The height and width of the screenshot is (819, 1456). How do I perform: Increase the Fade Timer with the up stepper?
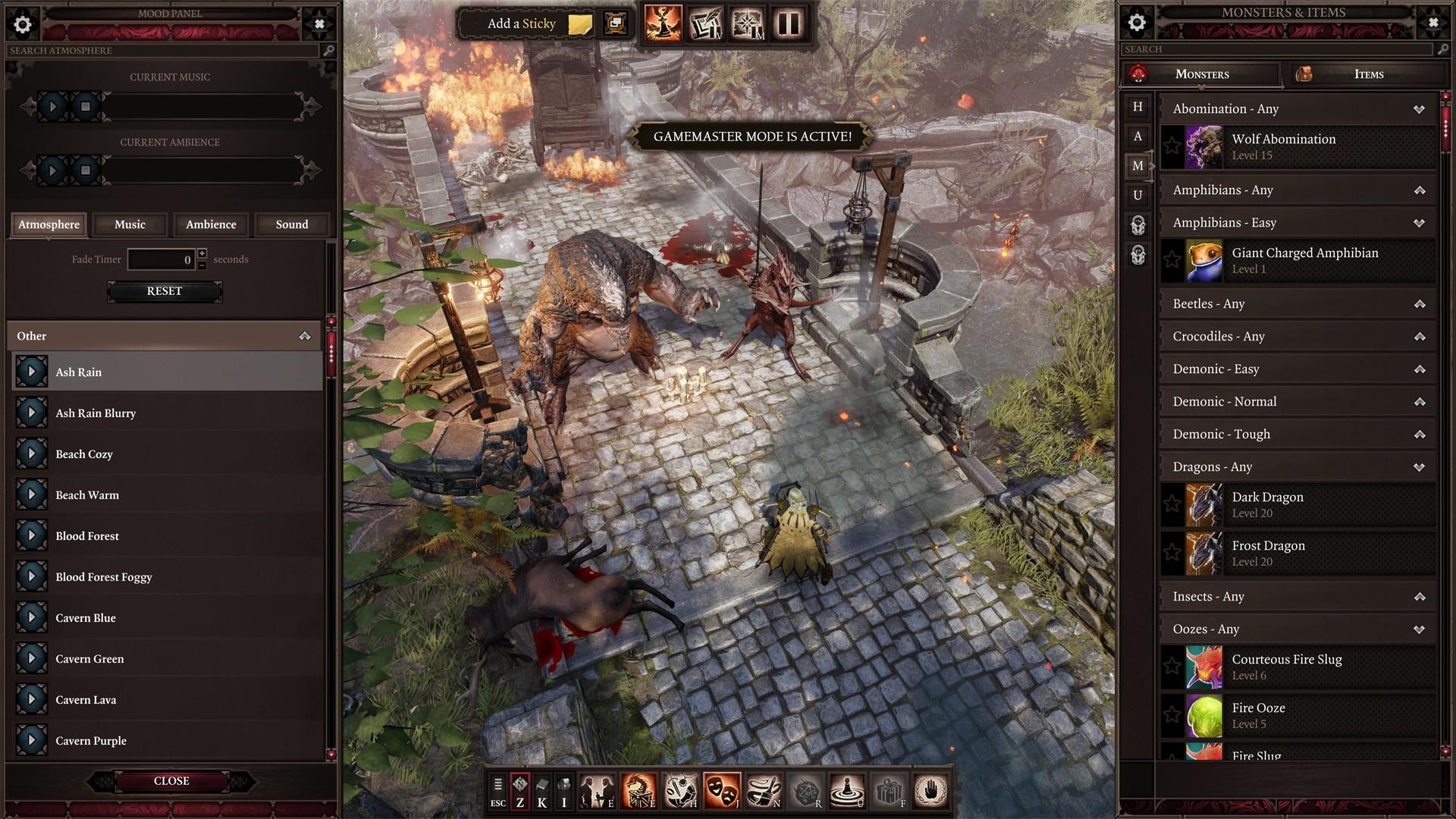pyautogui.click(x=202, y=255)
